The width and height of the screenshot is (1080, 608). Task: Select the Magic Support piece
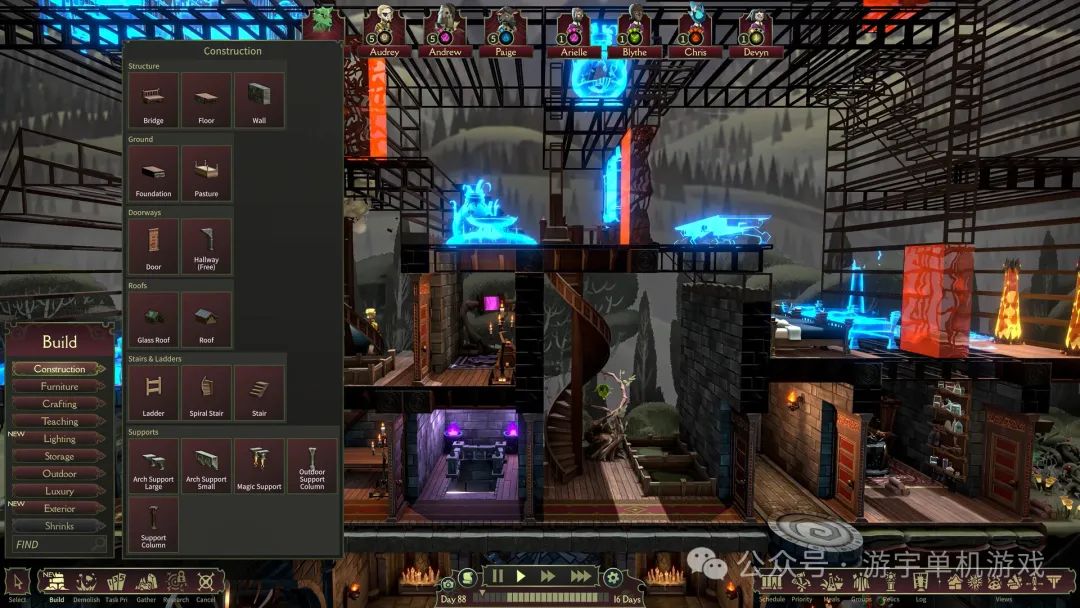pyautogui.click(x=260, y=466)
